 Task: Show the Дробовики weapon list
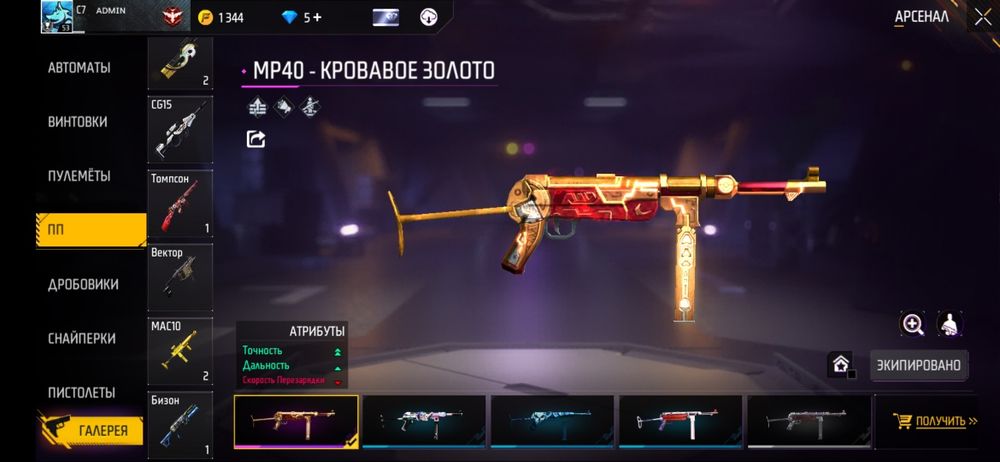(83, 285)
